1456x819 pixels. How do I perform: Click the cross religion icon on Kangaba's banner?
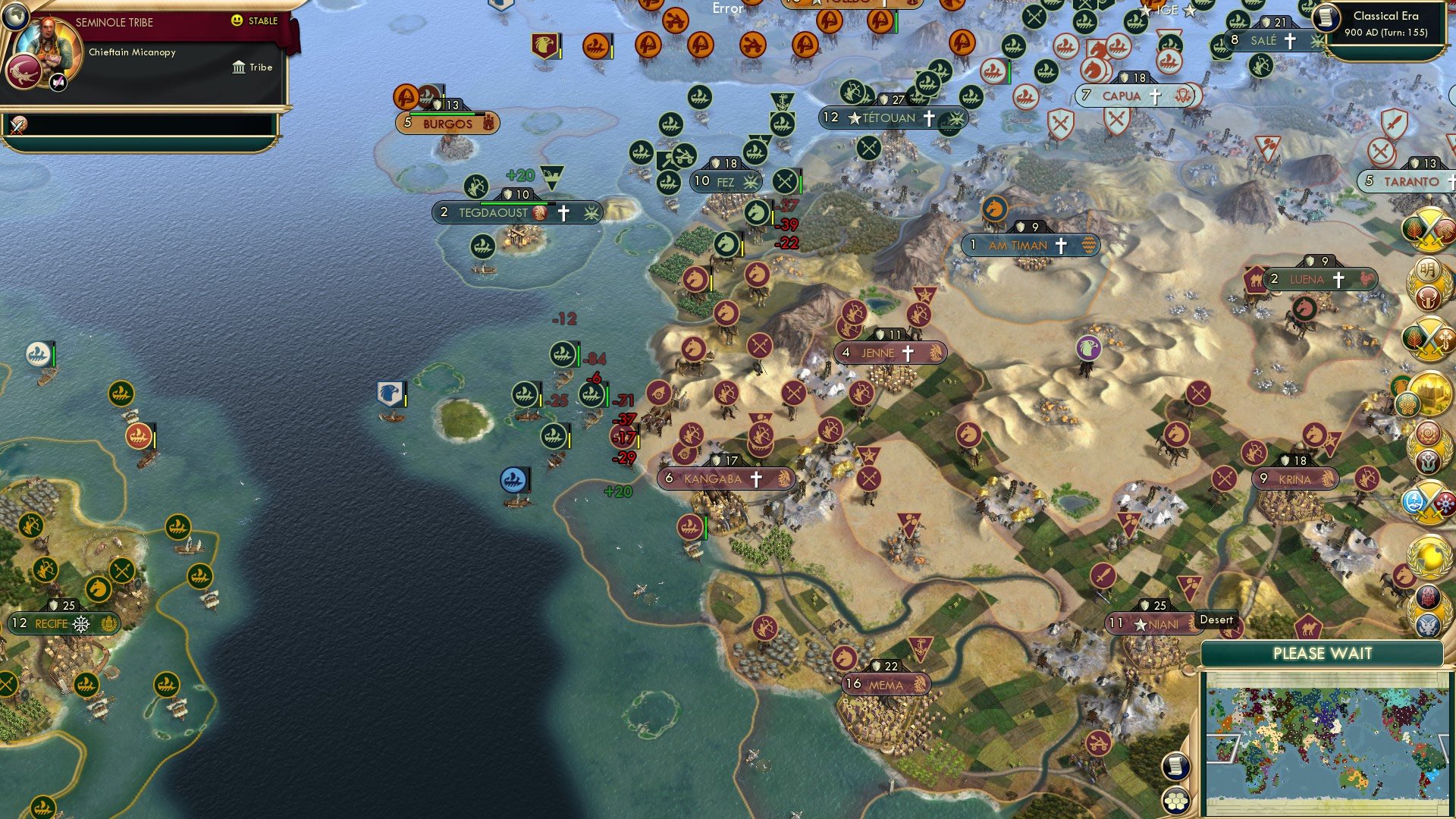click(x=755, y=479)
